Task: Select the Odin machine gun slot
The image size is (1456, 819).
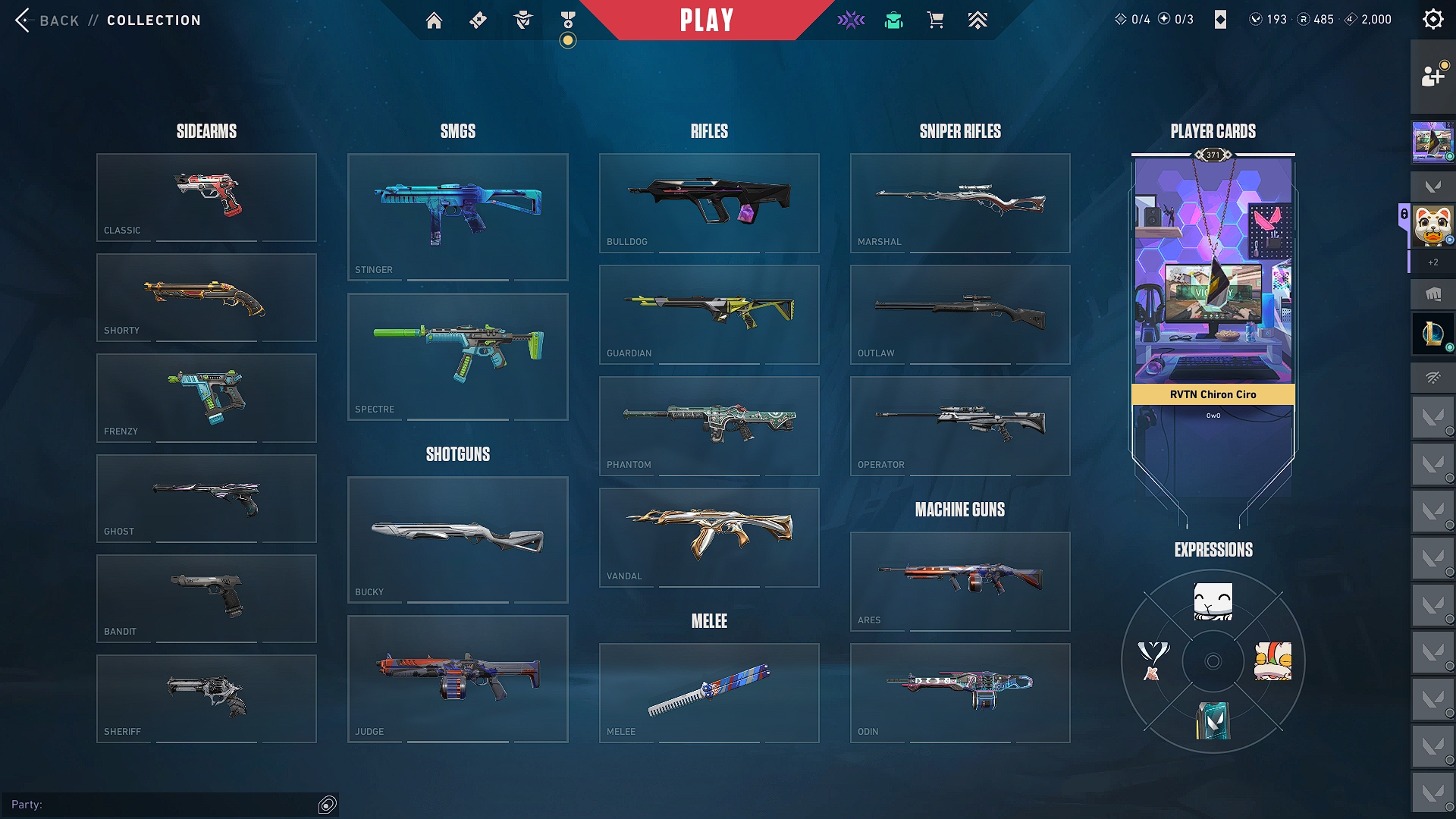Action: tap(960, 692)
